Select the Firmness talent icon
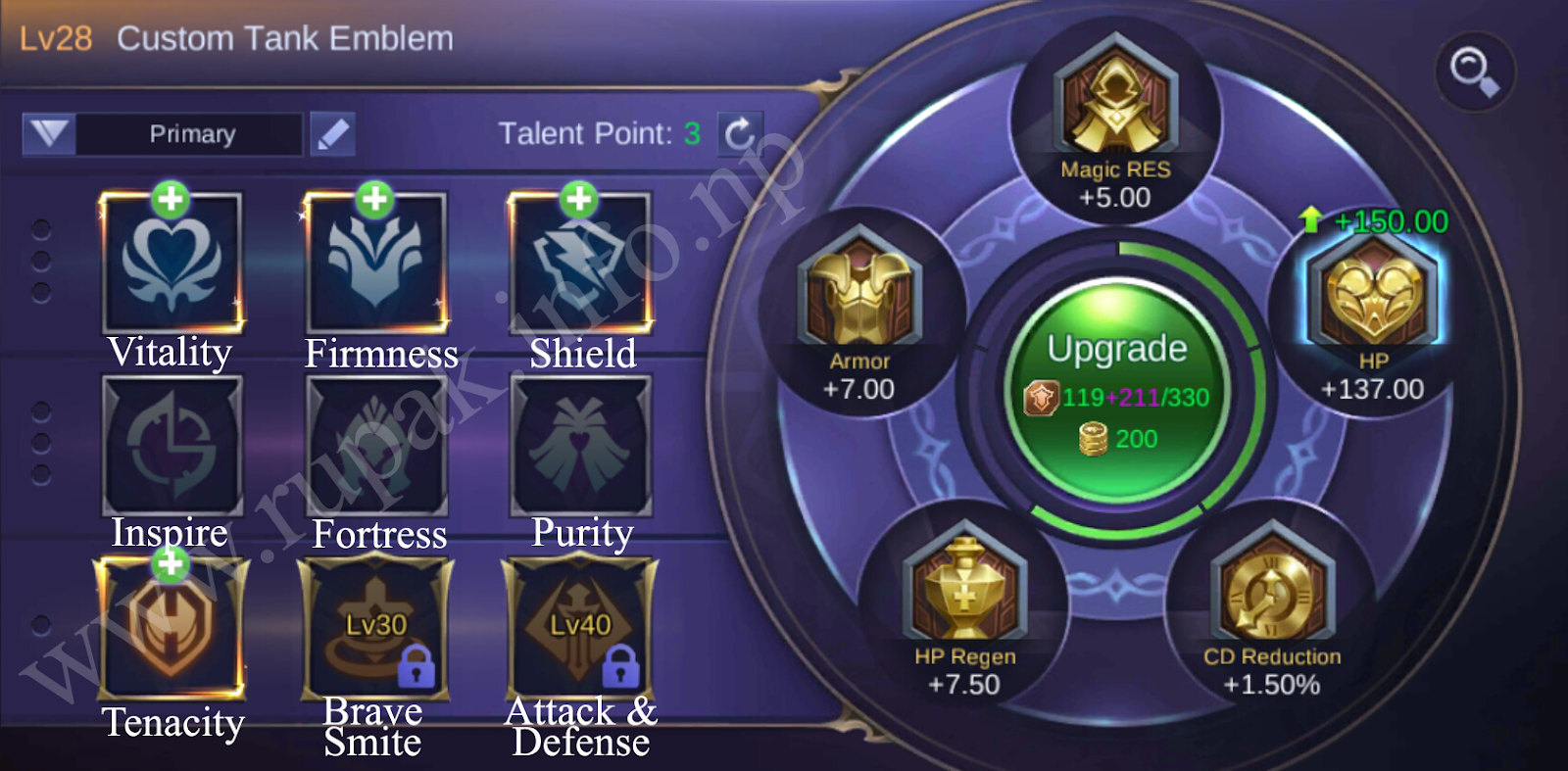The image size is (1568, 771). 377,263
